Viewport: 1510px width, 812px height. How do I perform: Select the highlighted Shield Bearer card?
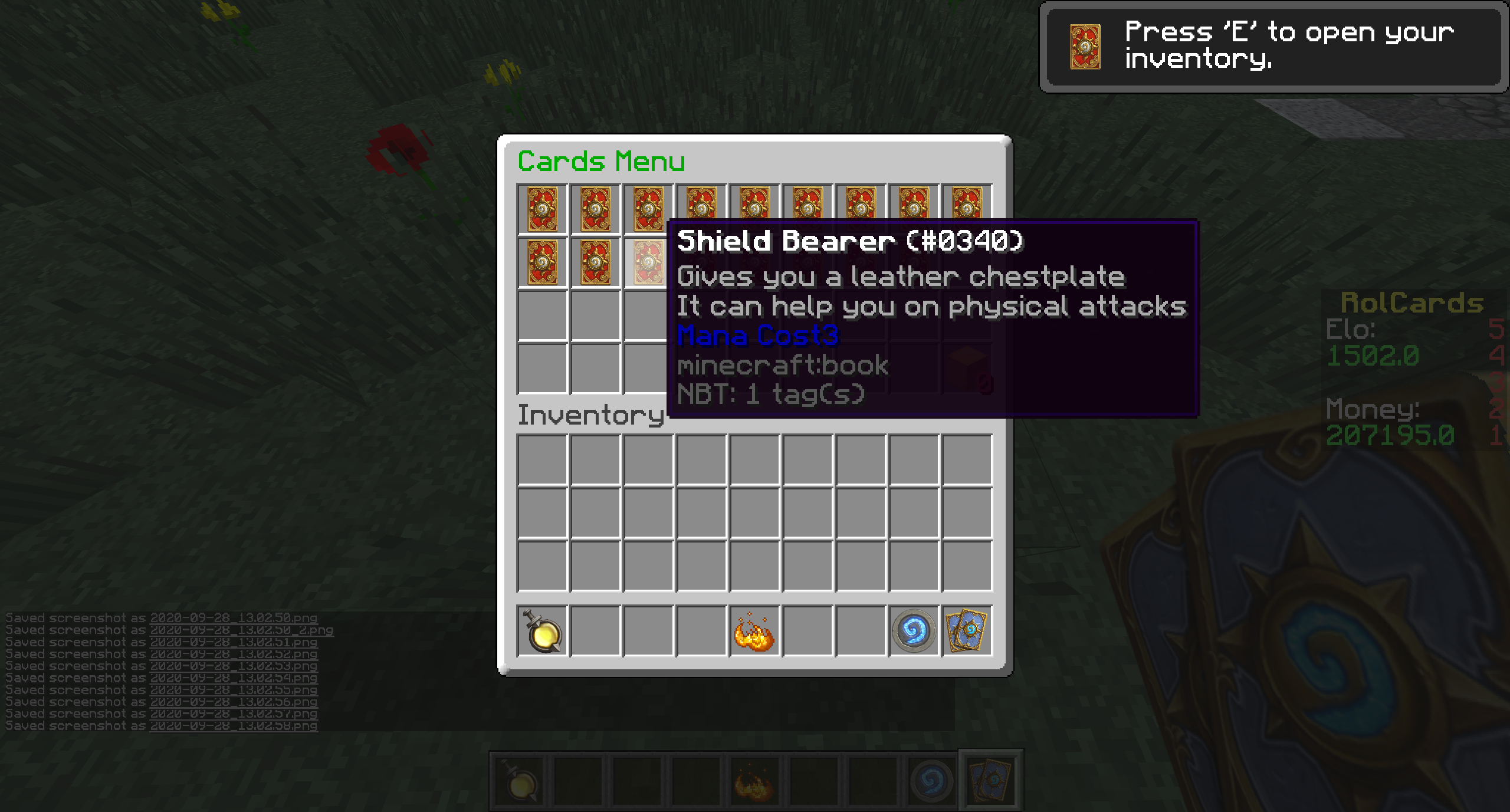648,262
